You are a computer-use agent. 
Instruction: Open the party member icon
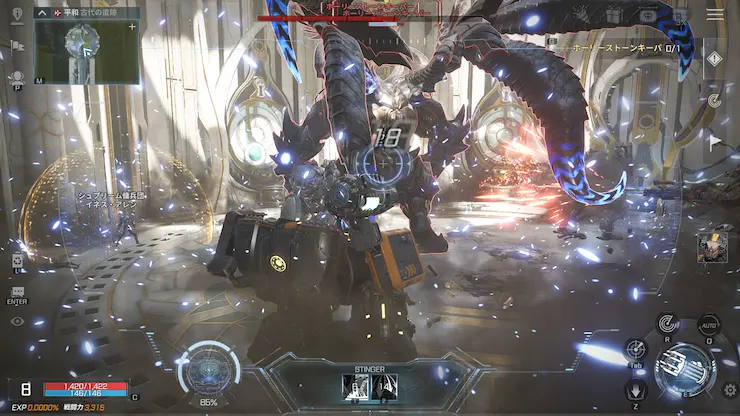(x=16, y=78)
